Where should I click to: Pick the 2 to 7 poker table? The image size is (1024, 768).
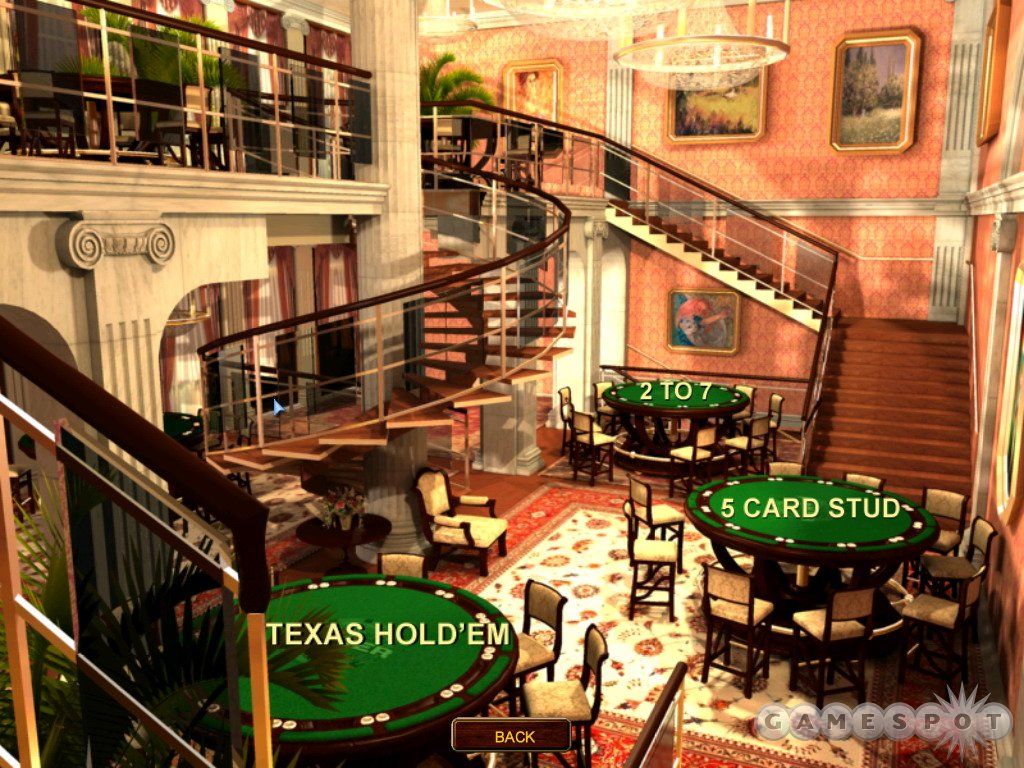pyautogui.click(x=675, y=393)
